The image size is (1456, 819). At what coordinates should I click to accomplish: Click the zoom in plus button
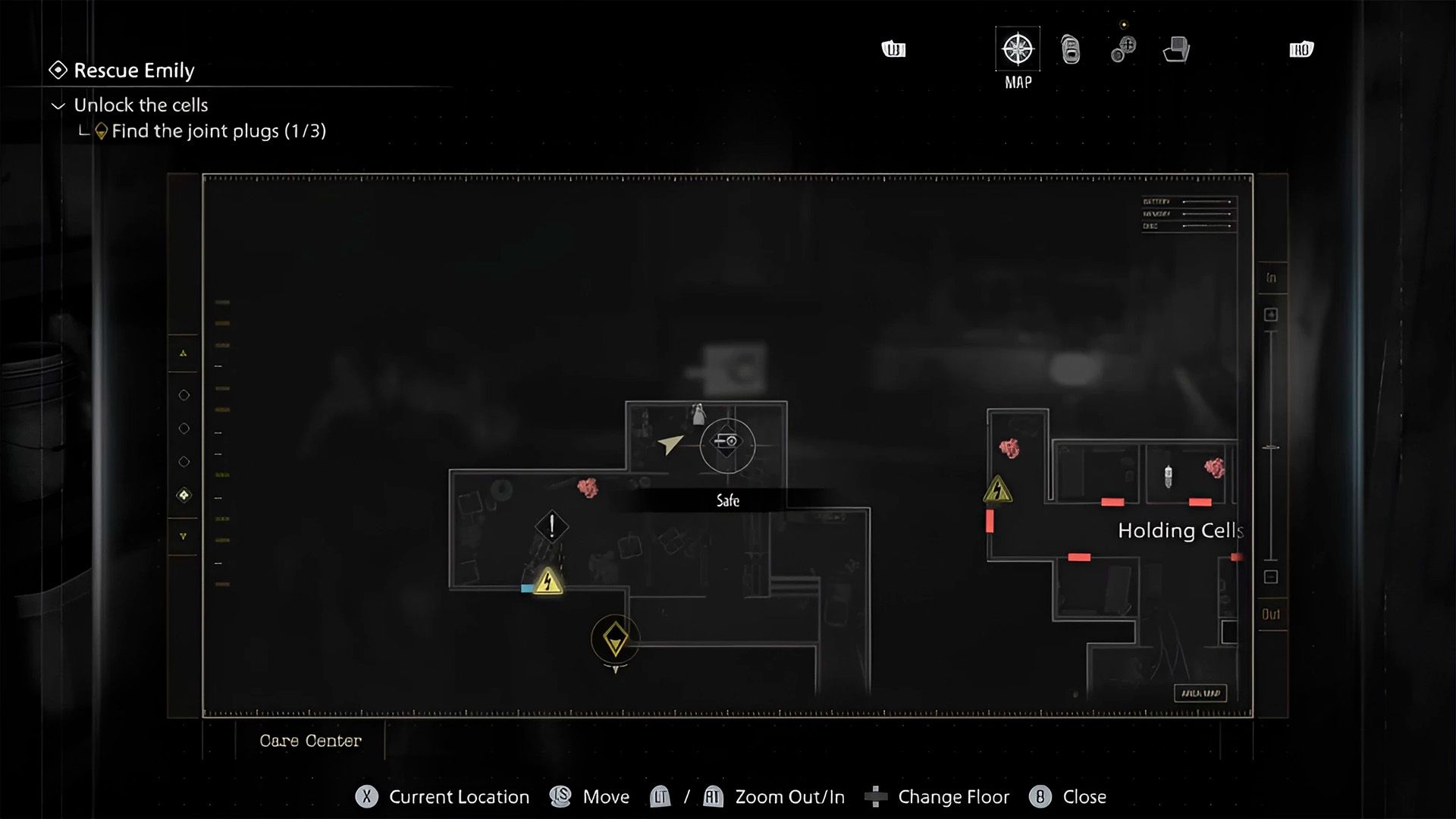point(1271,315)
